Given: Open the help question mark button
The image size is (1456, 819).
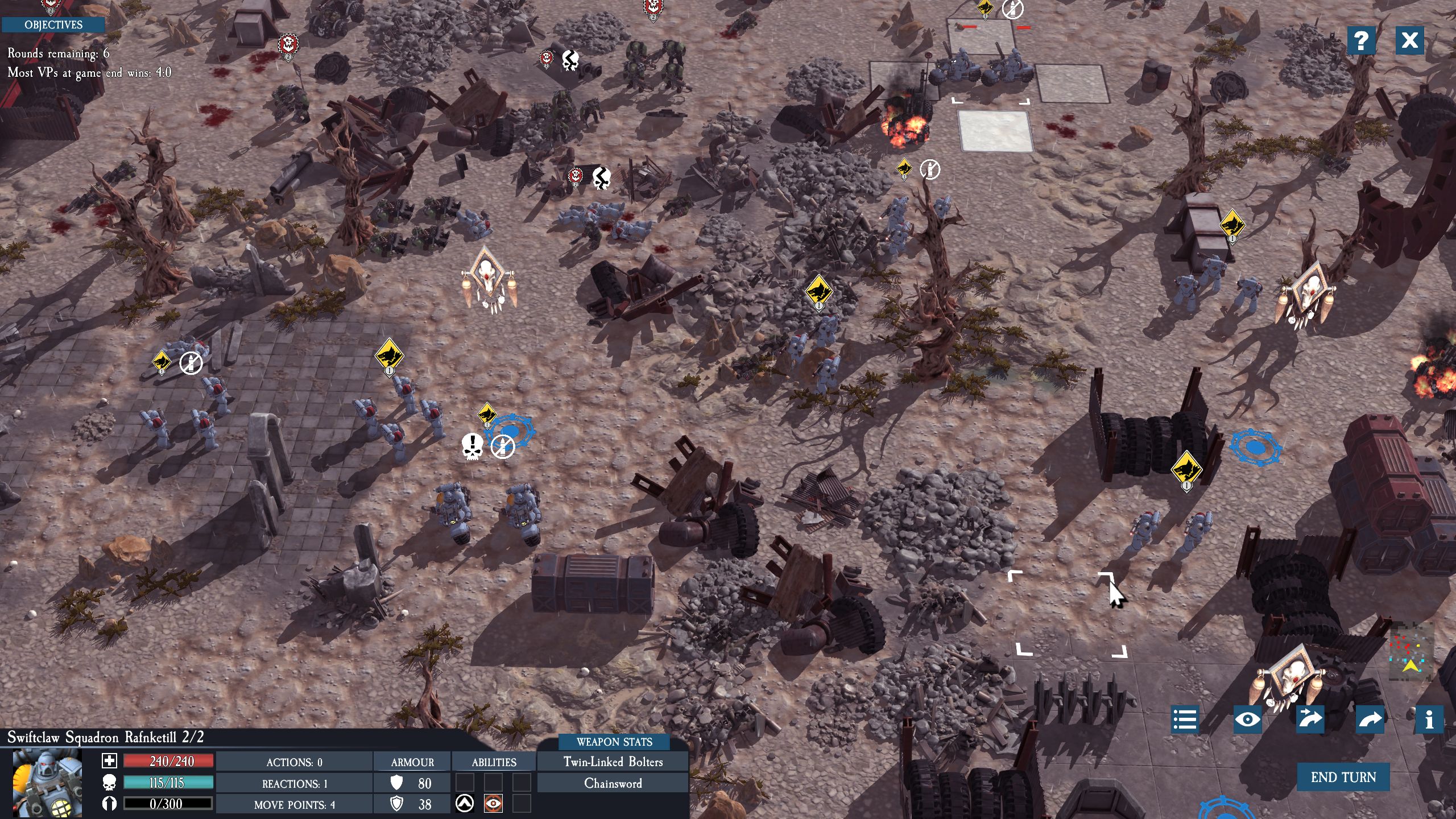Looking at the screenshot, I should pyautogui.click(x=1361, y=40).
